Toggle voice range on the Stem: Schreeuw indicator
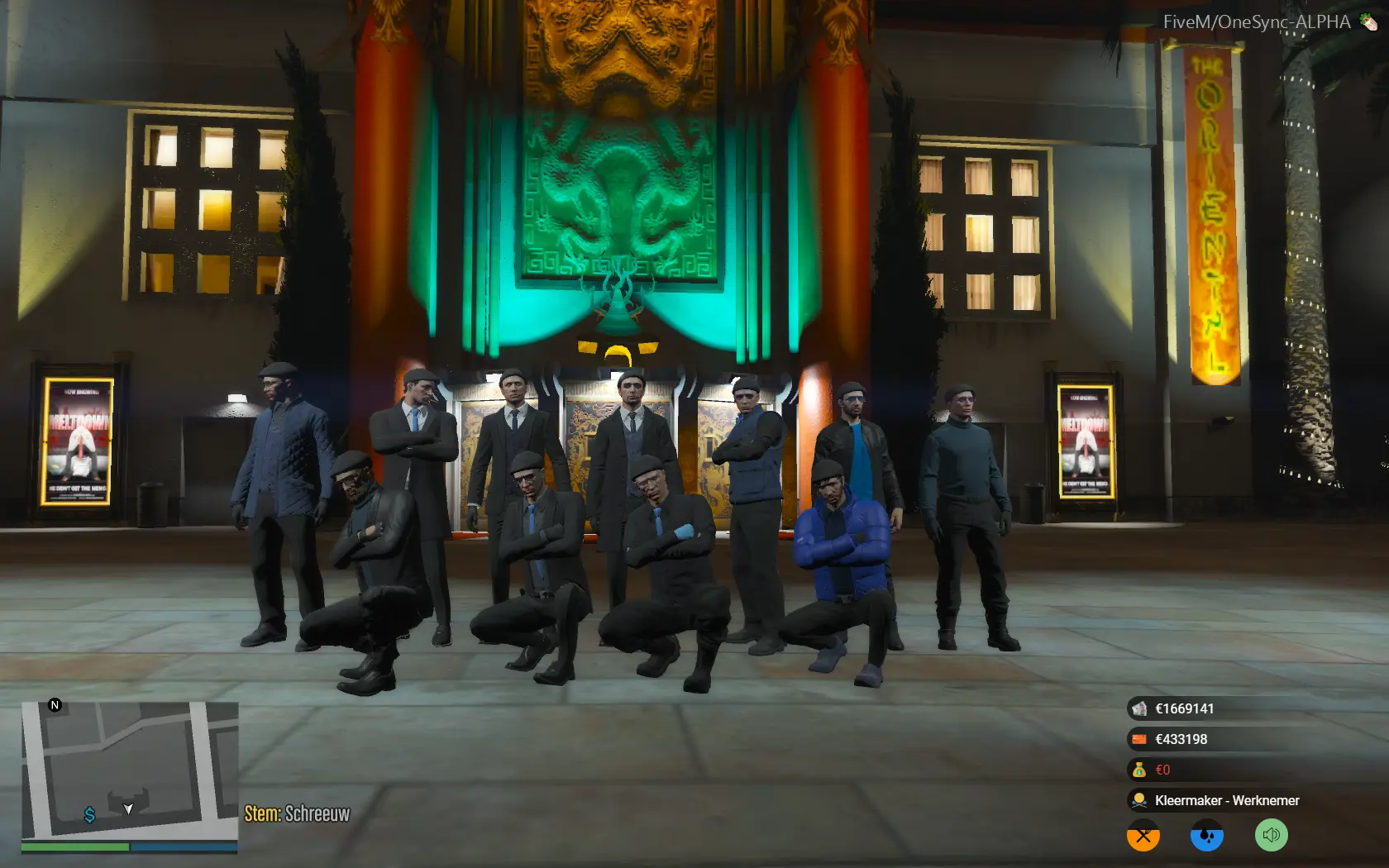Image resolution: width=1389 pixels, height=868 pixels. [298, 813]
